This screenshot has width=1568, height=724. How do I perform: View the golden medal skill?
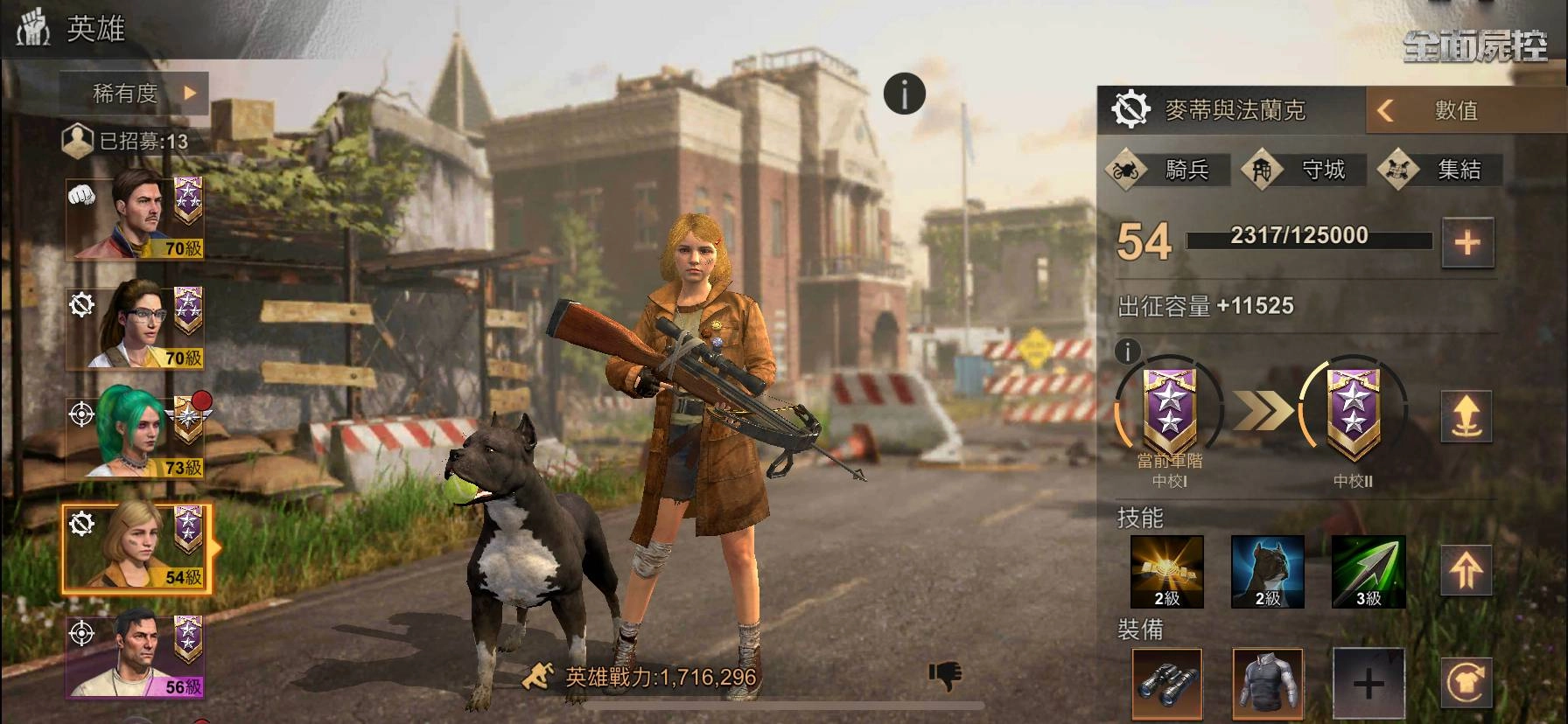(1166, 572)
